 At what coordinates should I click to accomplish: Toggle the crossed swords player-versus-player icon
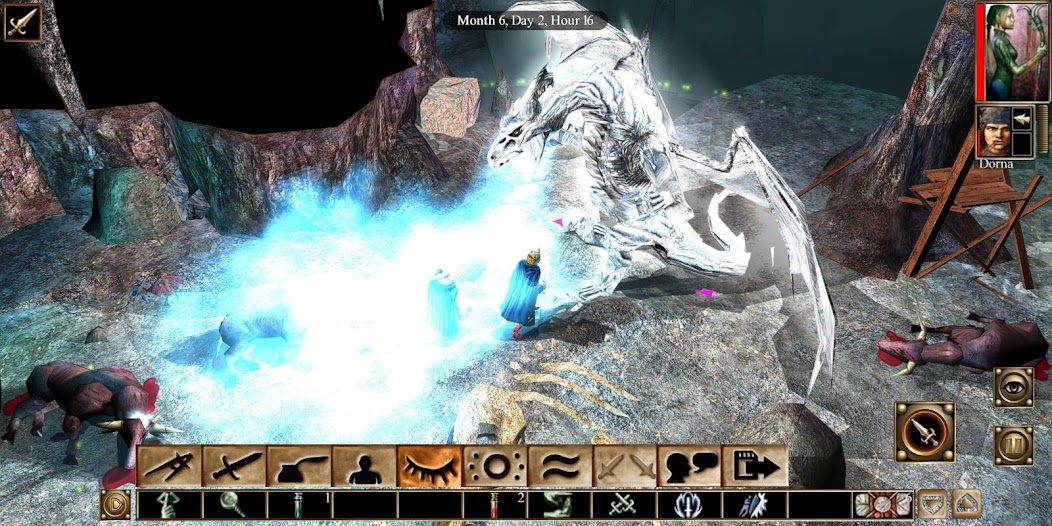tap(623, 466)
